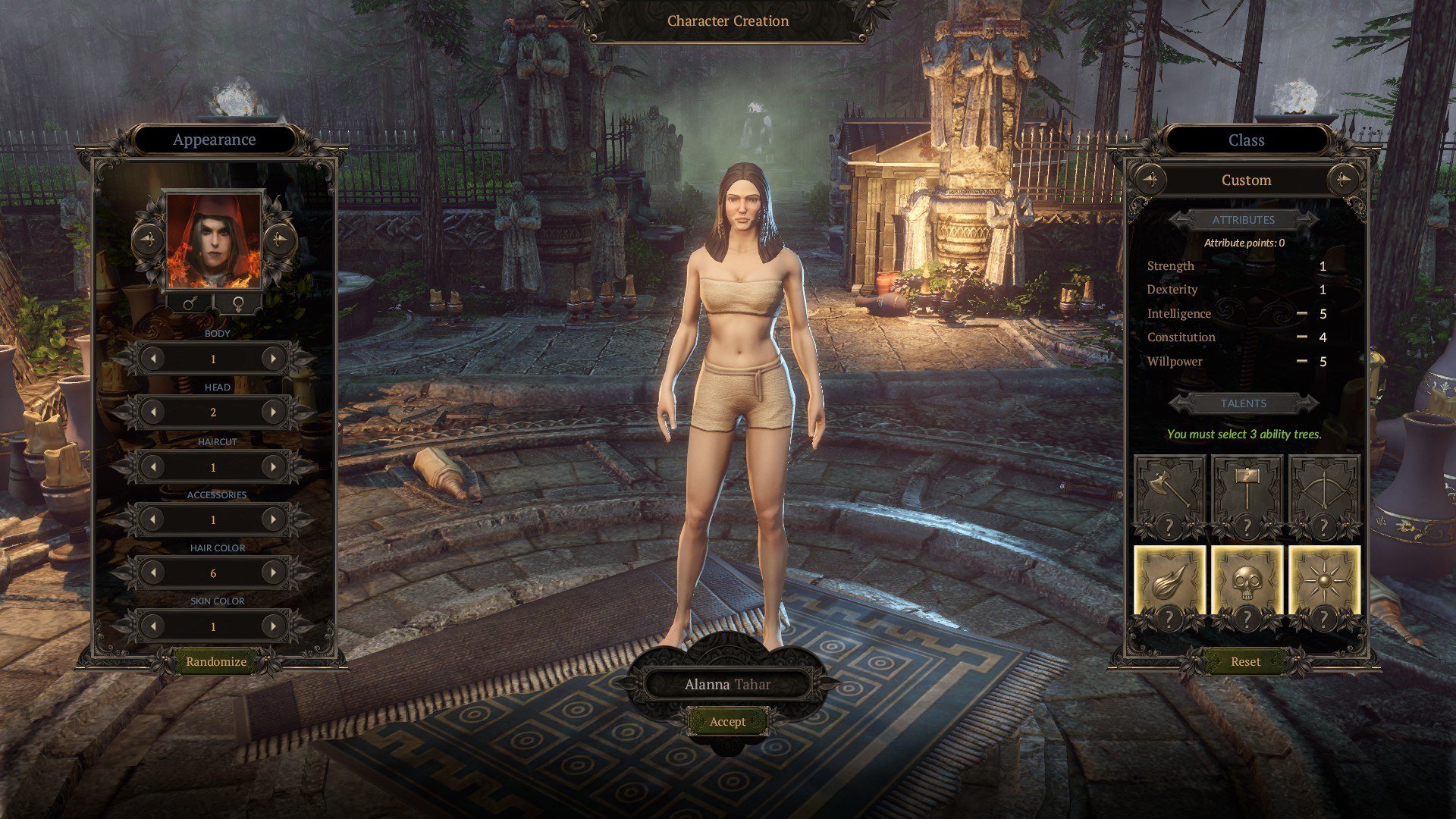Switch to the next portrait

point(280,240)
